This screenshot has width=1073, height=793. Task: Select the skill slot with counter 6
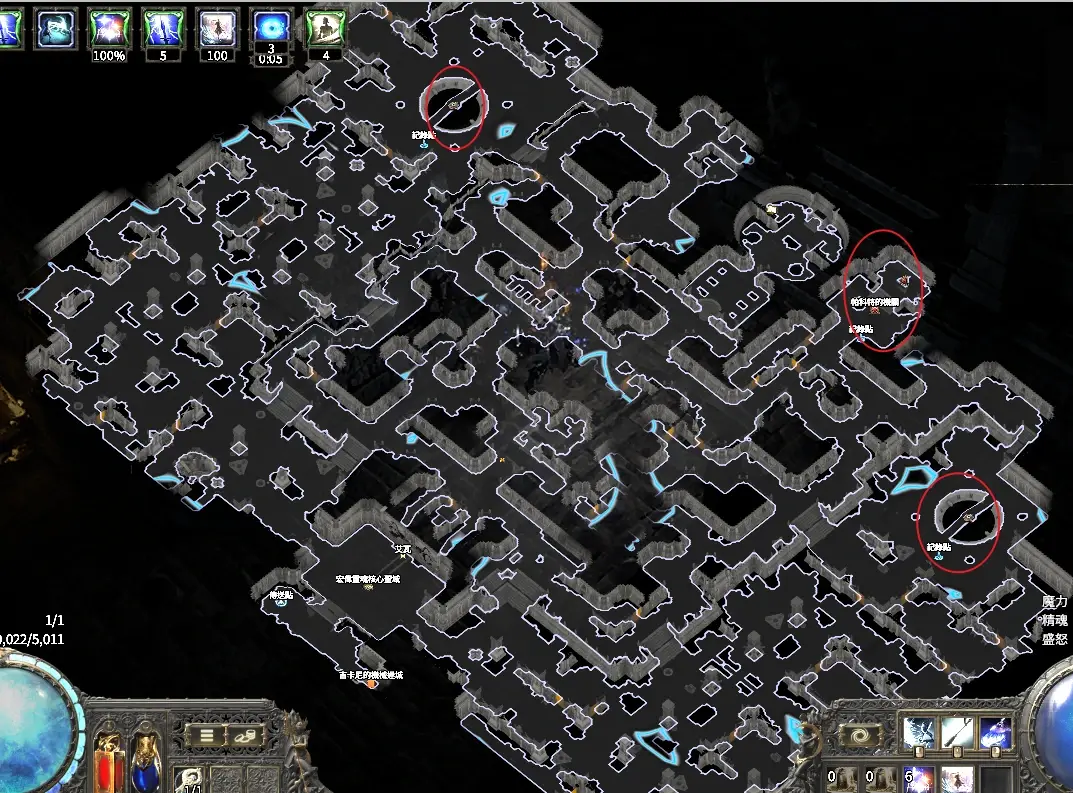(919, 777)
